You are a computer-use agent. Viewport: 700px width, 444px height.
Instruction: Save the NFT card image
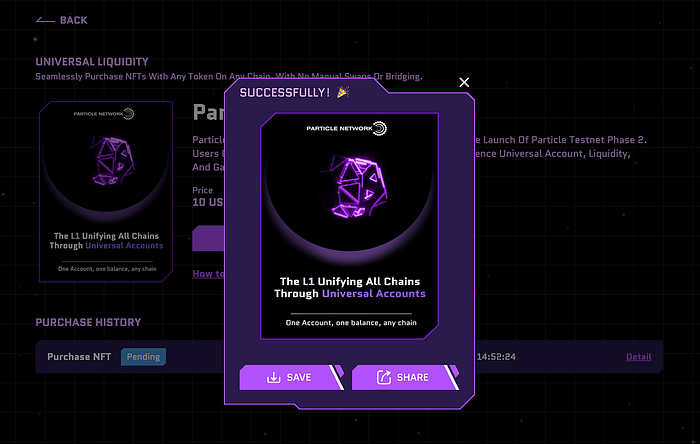(290, 377)
